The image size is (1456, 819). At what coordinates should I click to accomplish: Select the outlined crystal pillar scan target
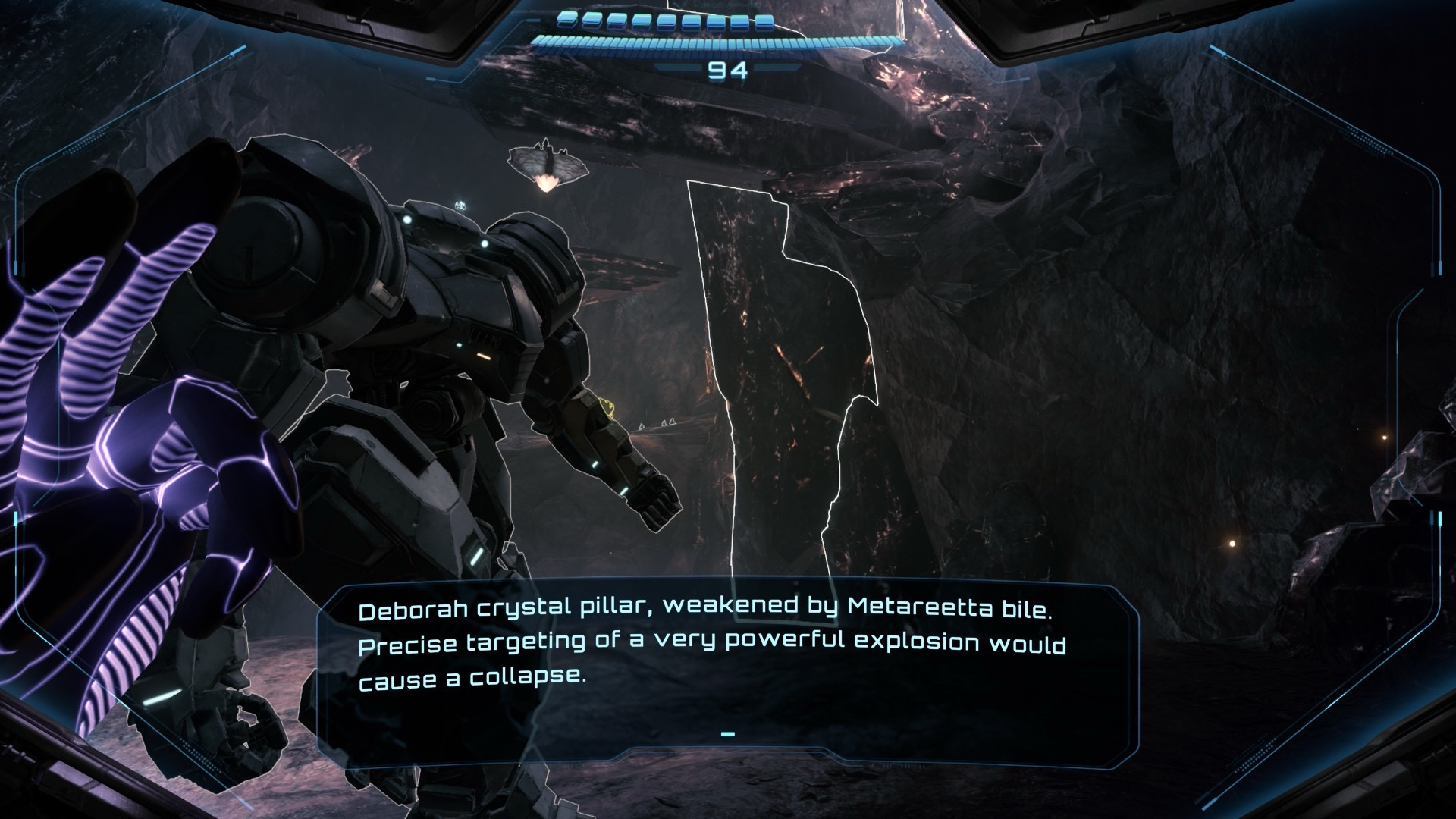(781, 379)
